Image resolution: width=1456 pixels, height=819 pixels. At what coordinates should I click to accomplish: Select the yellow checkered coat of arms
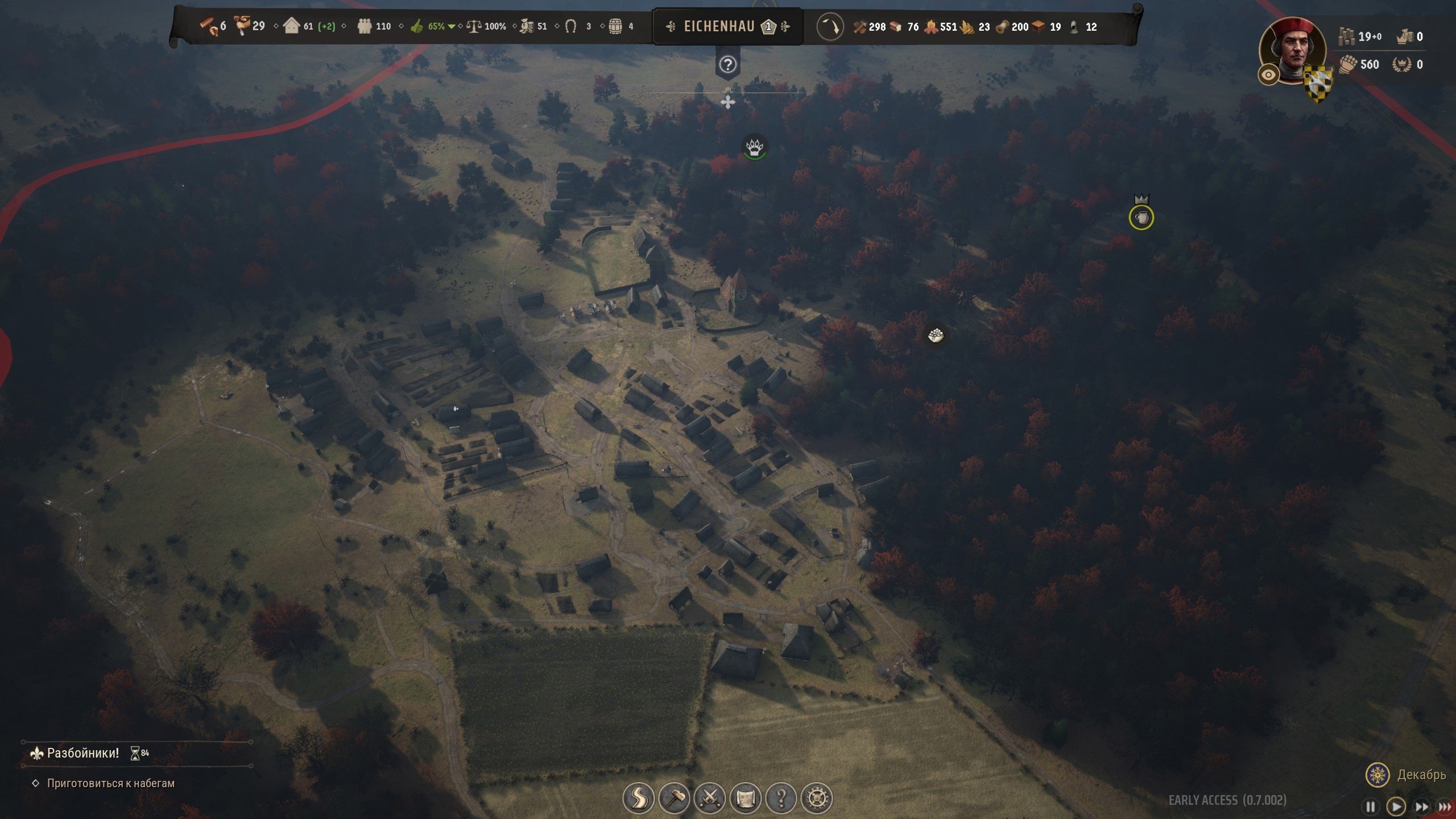[1318, 85]
